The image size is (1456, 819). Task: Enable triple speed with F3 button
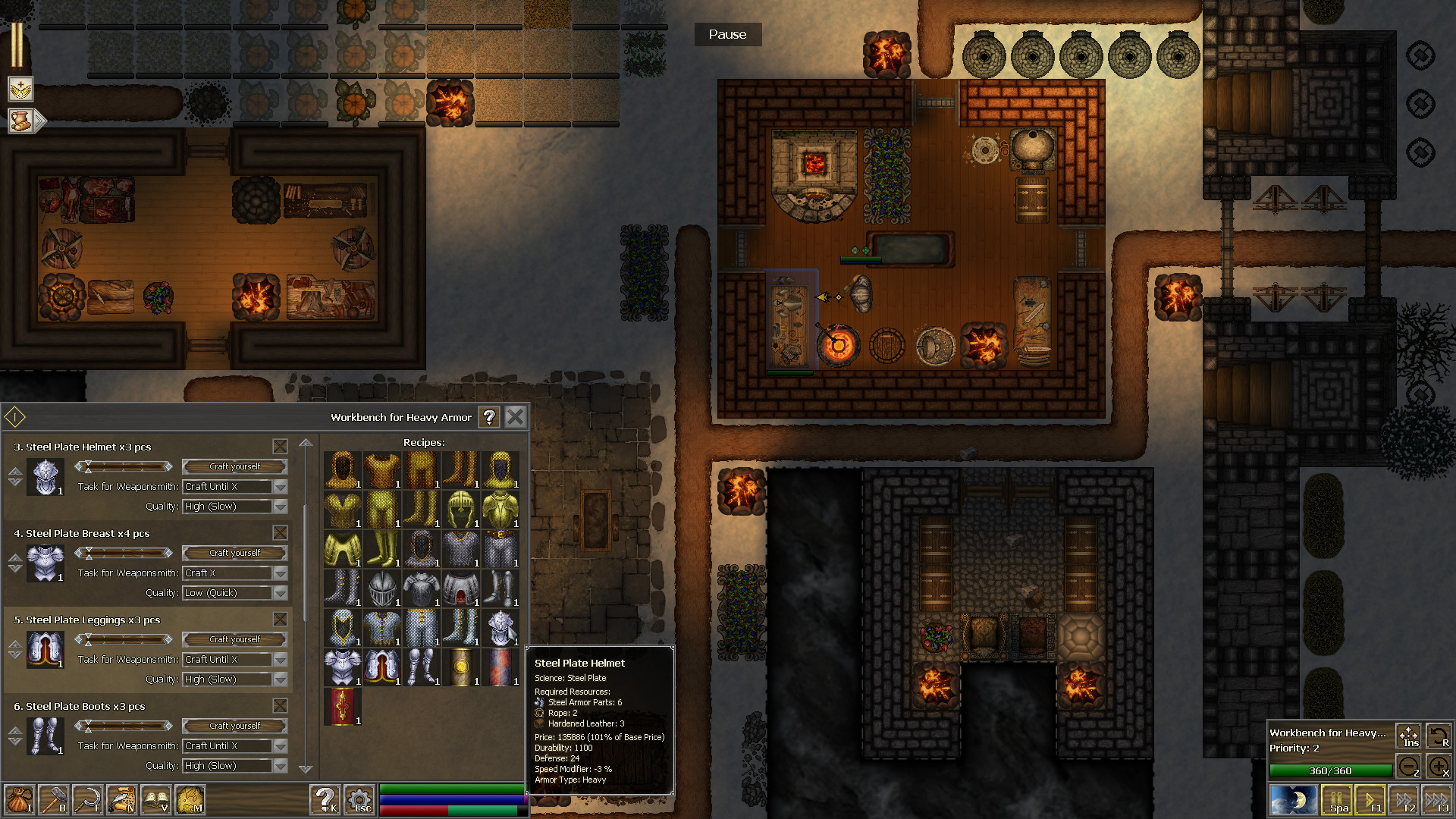pos(1439,799)
